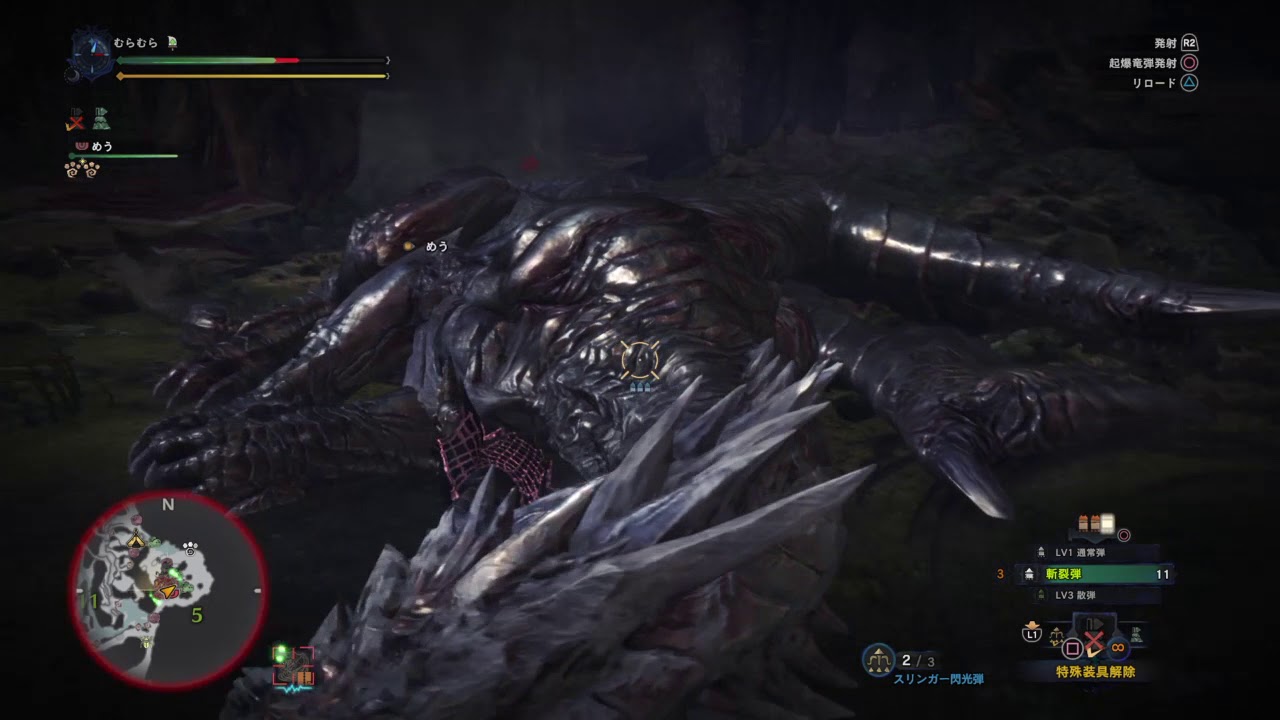Viewport: 1280px width, 720px height.
Task: Click the green mantle status icon
Action: 101,120
